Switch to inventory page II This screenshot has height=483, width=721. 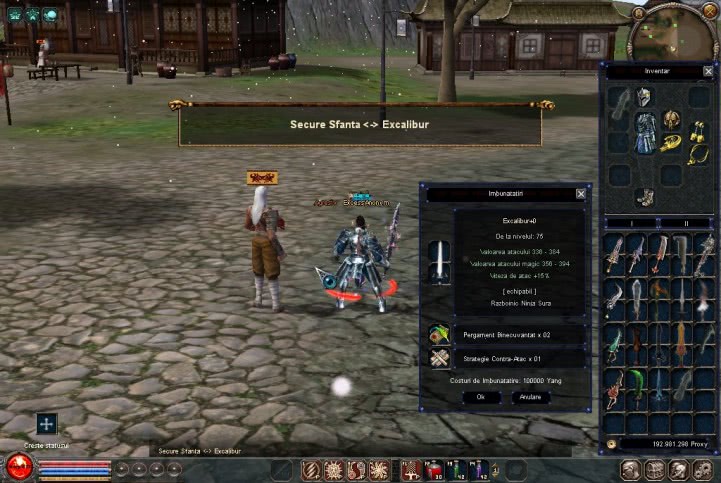click(686, 222)
